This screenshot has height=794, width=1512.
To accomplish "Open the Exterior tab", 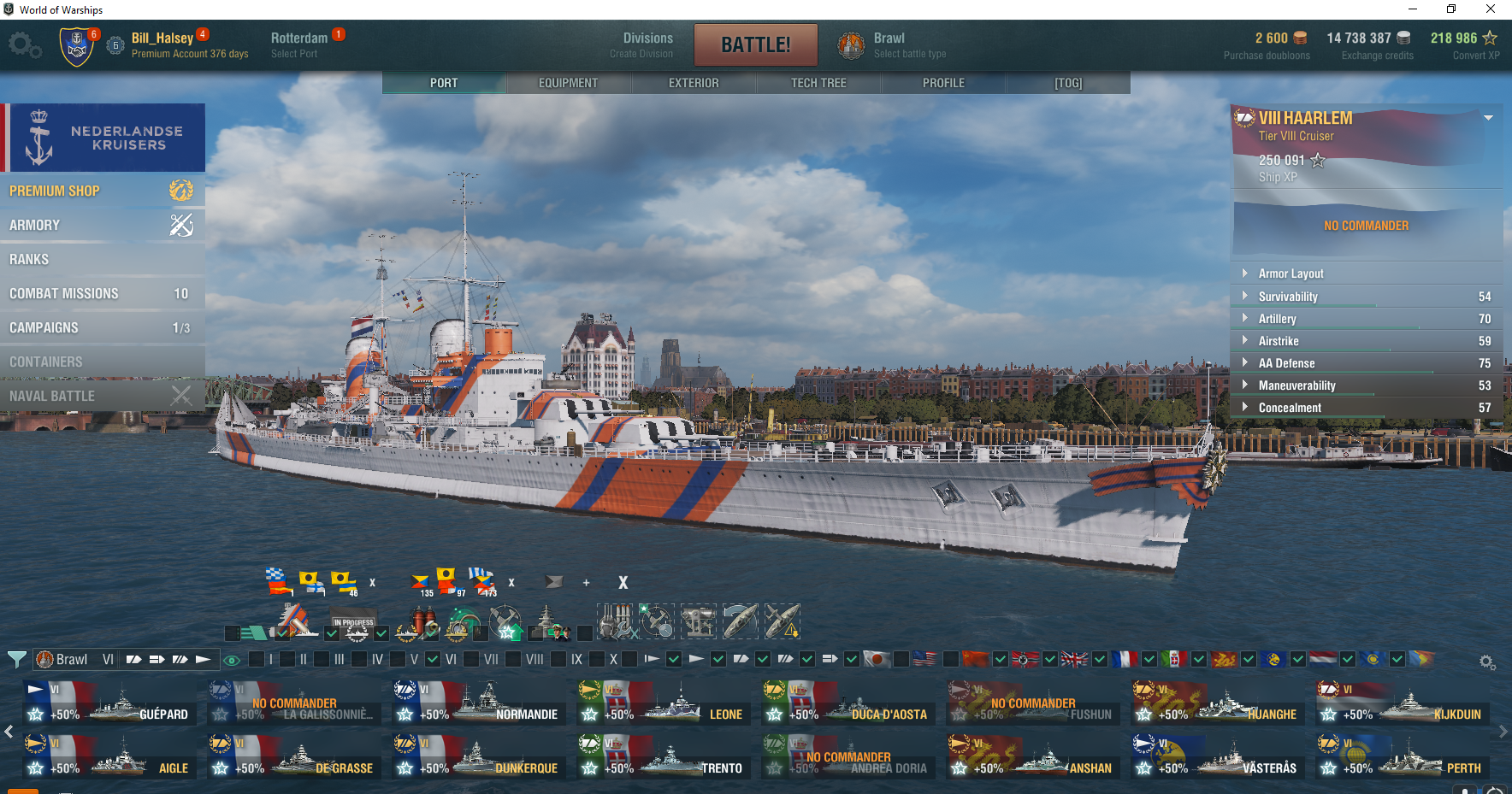I will (694, 83).
